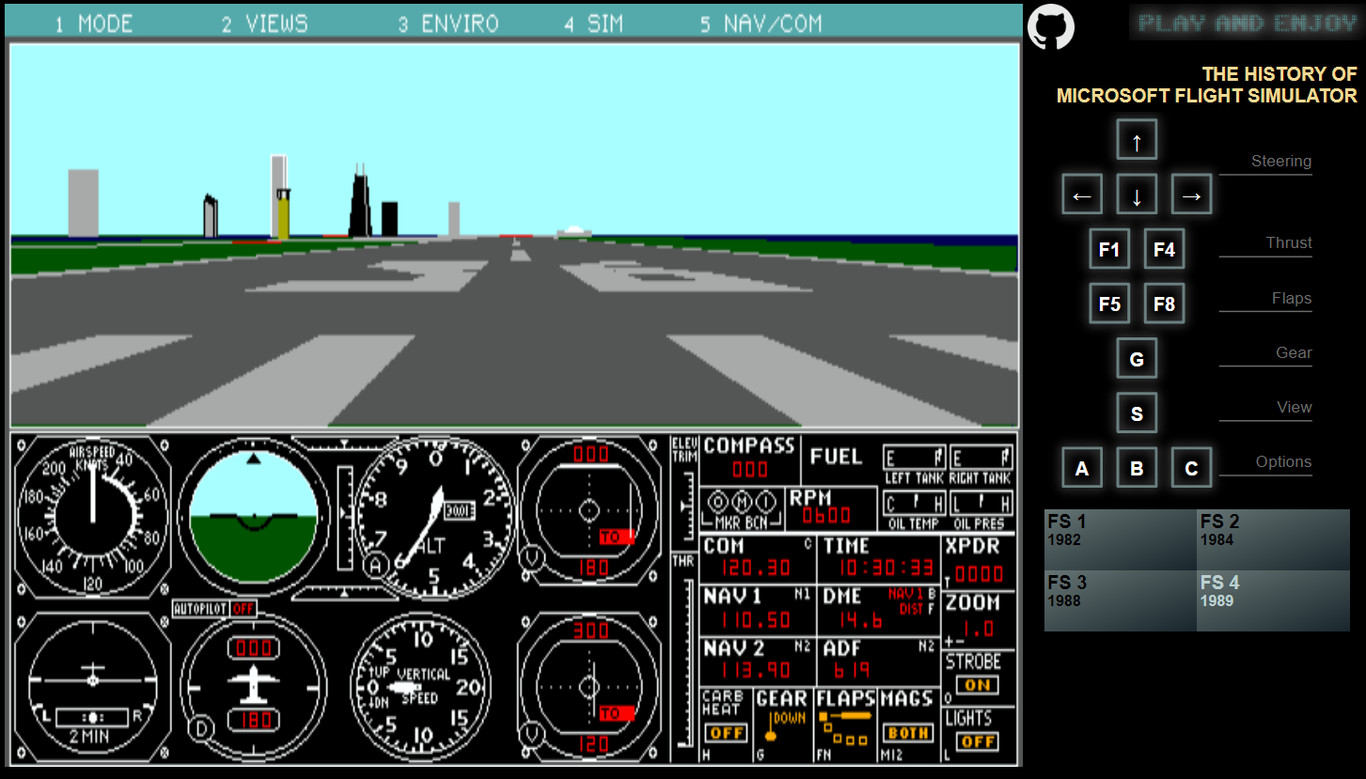
Task: Click the right arrow steering key
Action: pos(1191,195)
